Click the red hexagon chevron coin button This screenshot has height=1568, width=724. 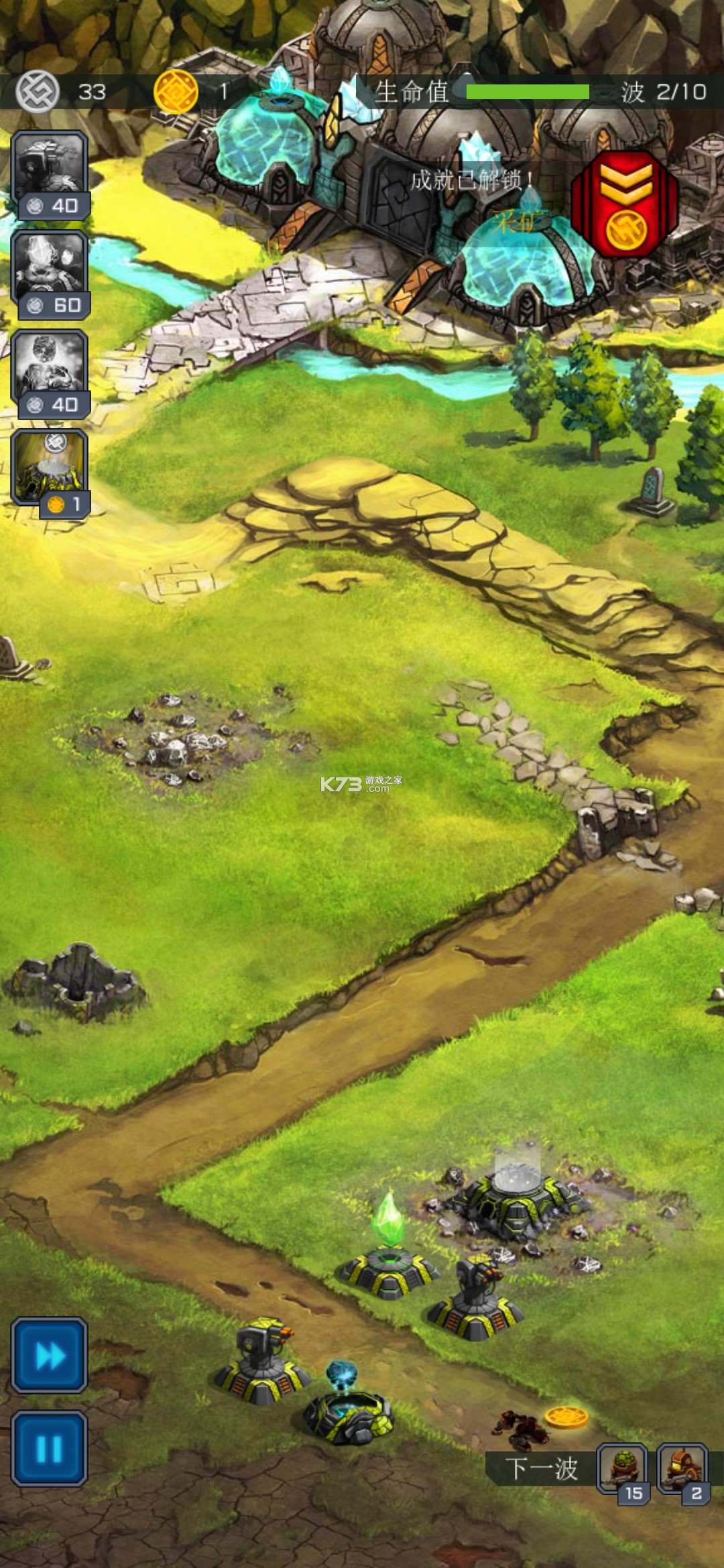pos(625,204)
